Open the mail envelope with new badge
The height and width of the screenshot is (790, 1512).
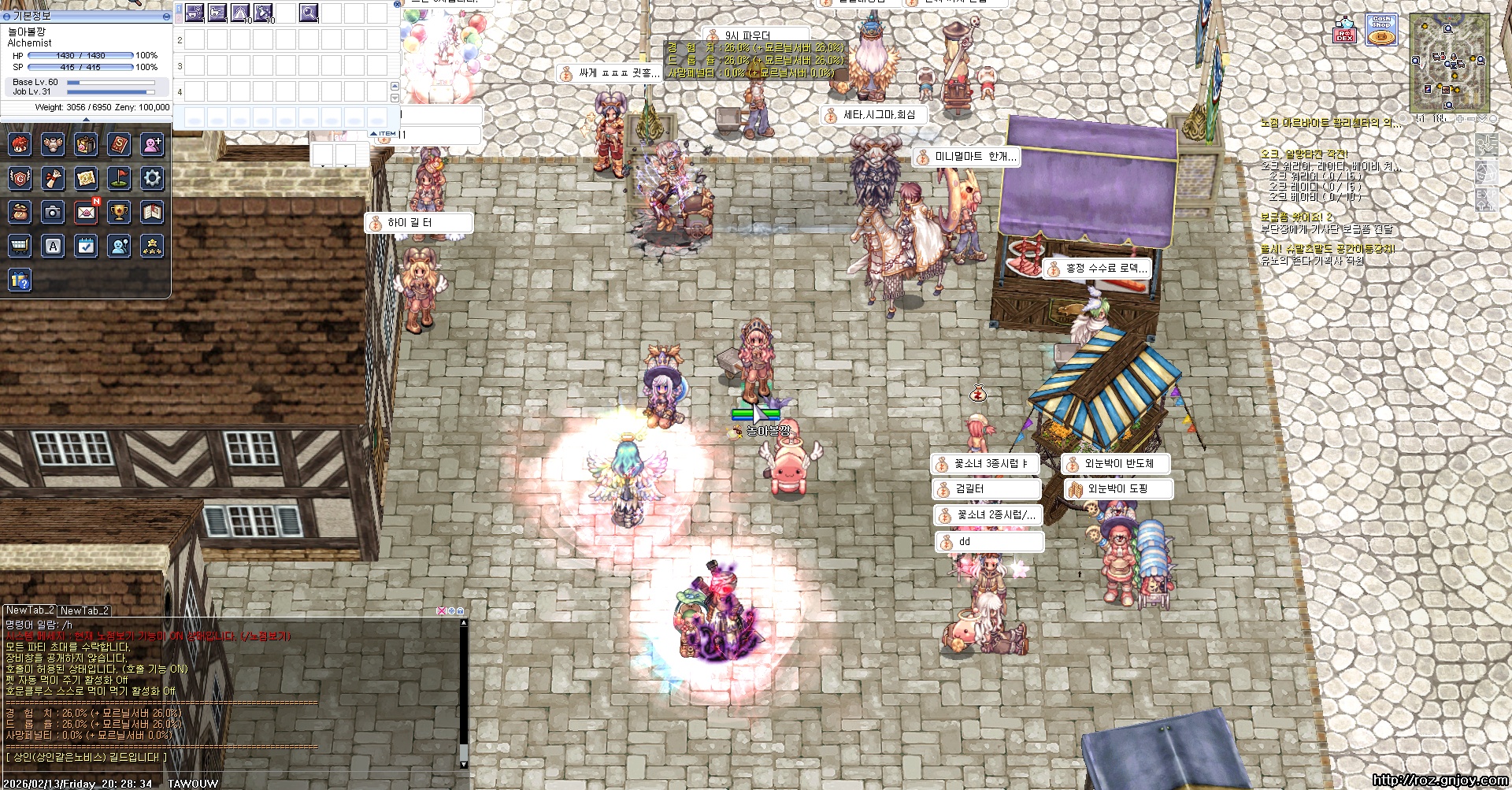click(86, 212)
